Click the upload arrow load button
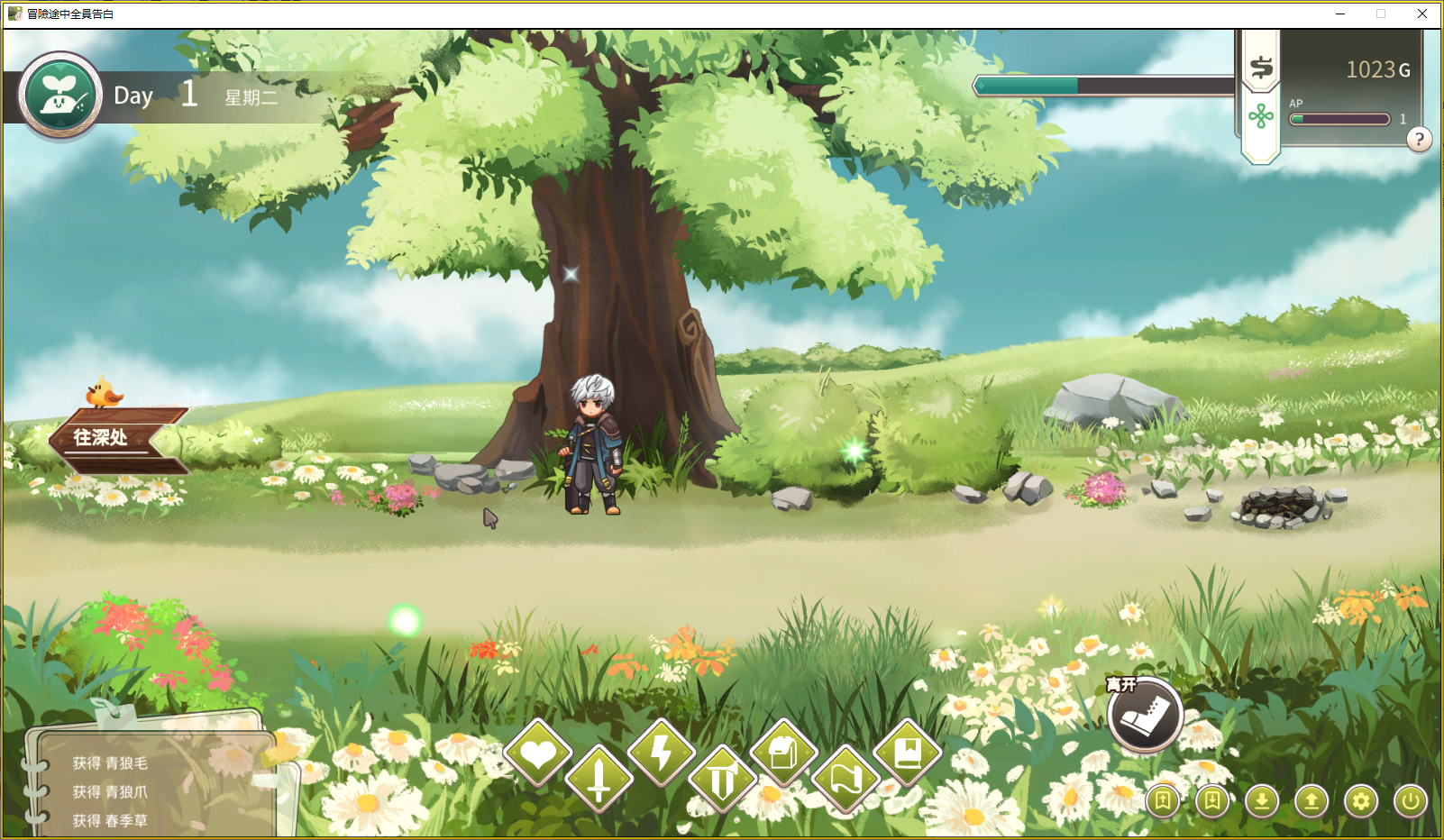The width and height of the screenshot is (1444, 840). [x=1311, y=800]
